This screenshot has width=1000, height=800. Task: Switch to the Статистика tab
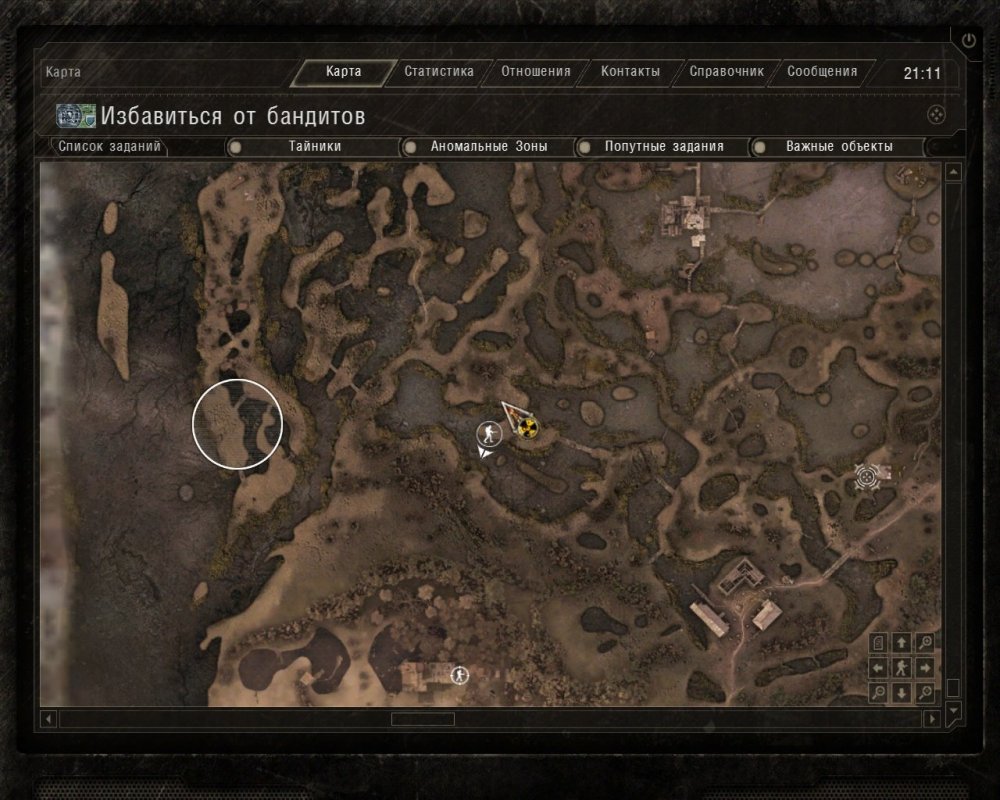coord(438,72)
